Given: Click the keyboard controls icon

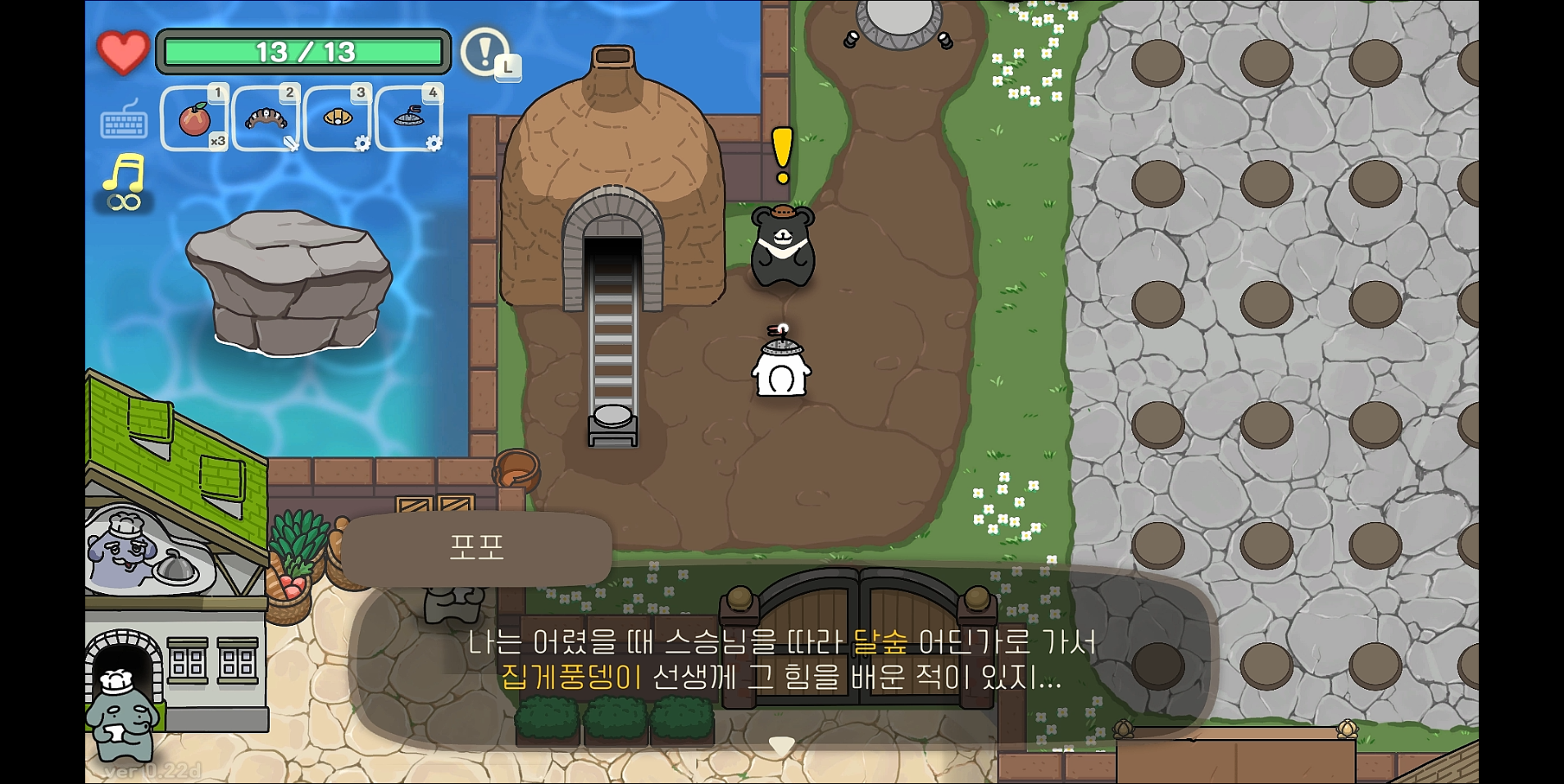Looking at the screenshot, I should point(123,123).
